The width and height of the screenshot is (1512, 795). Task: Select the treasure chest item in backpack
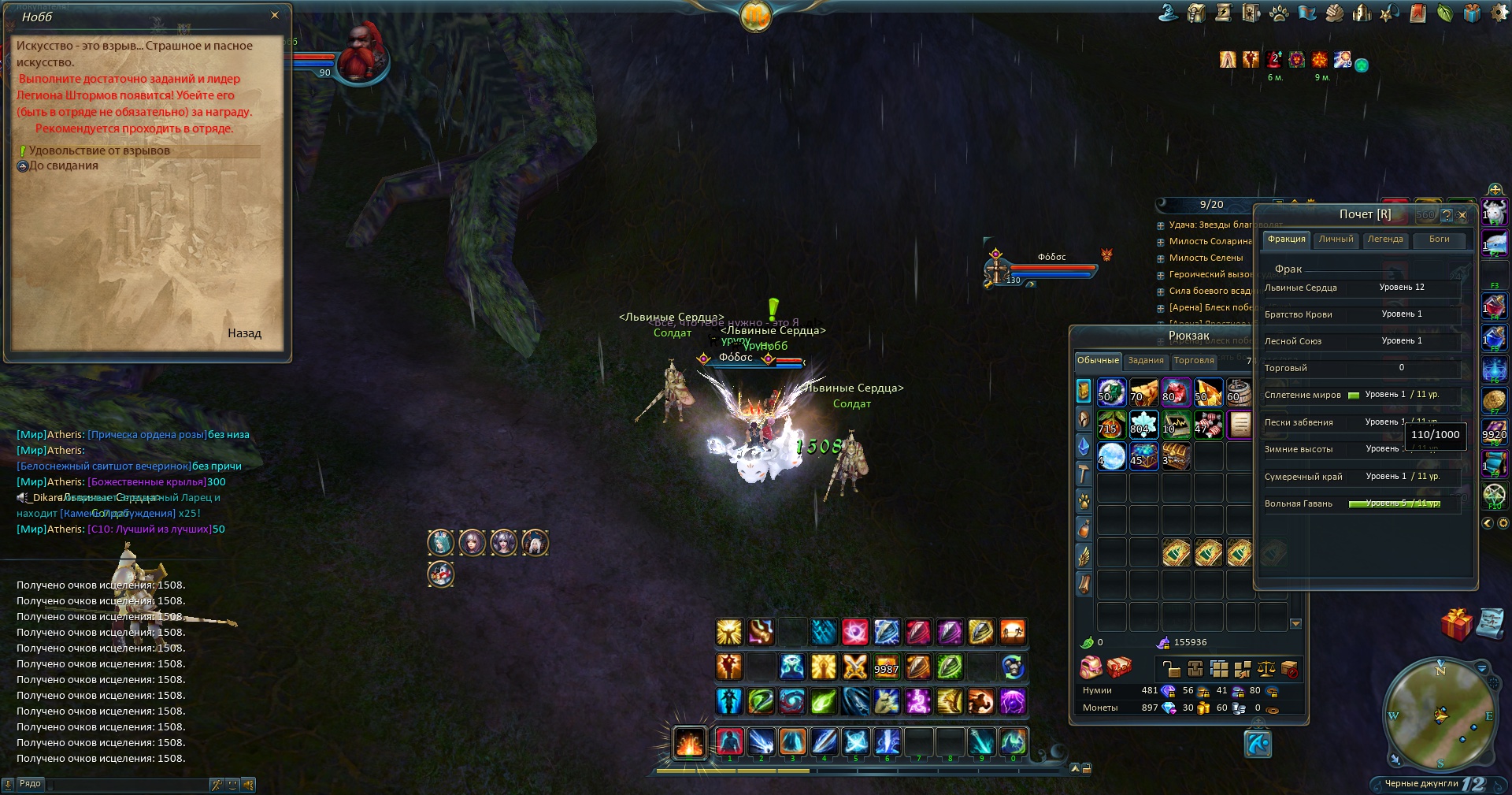(1176, 456)
